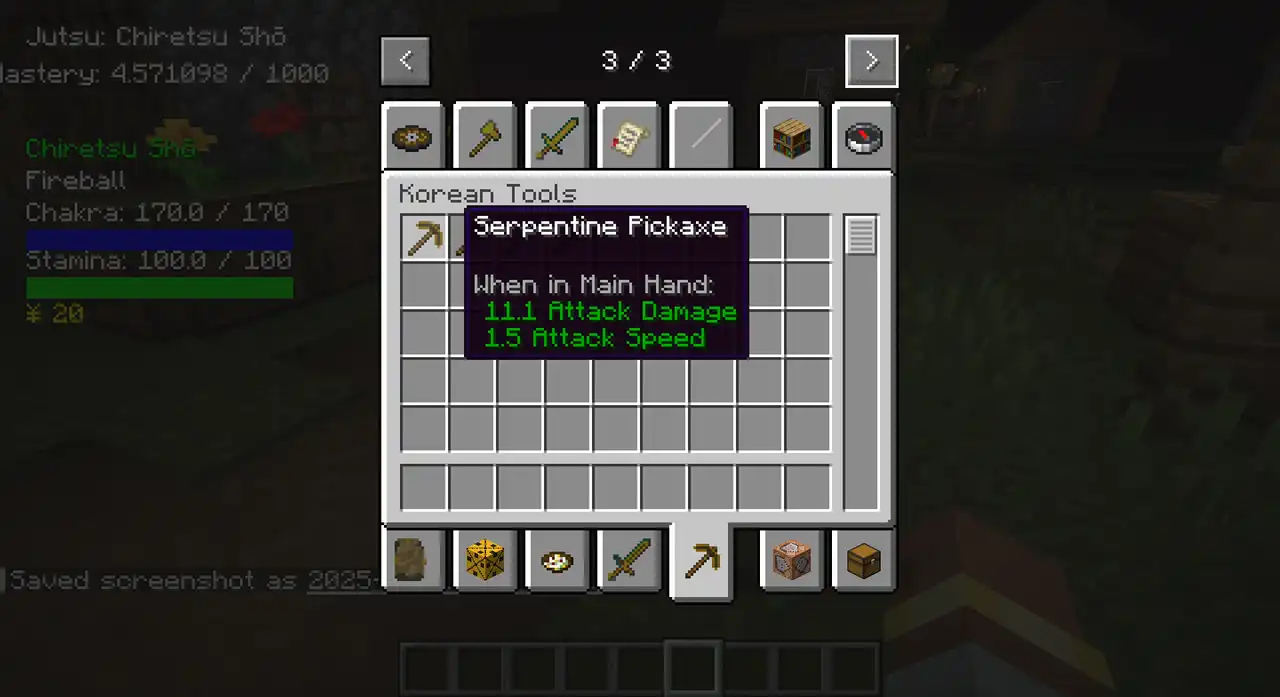Go to the next creative tab page

871,61
